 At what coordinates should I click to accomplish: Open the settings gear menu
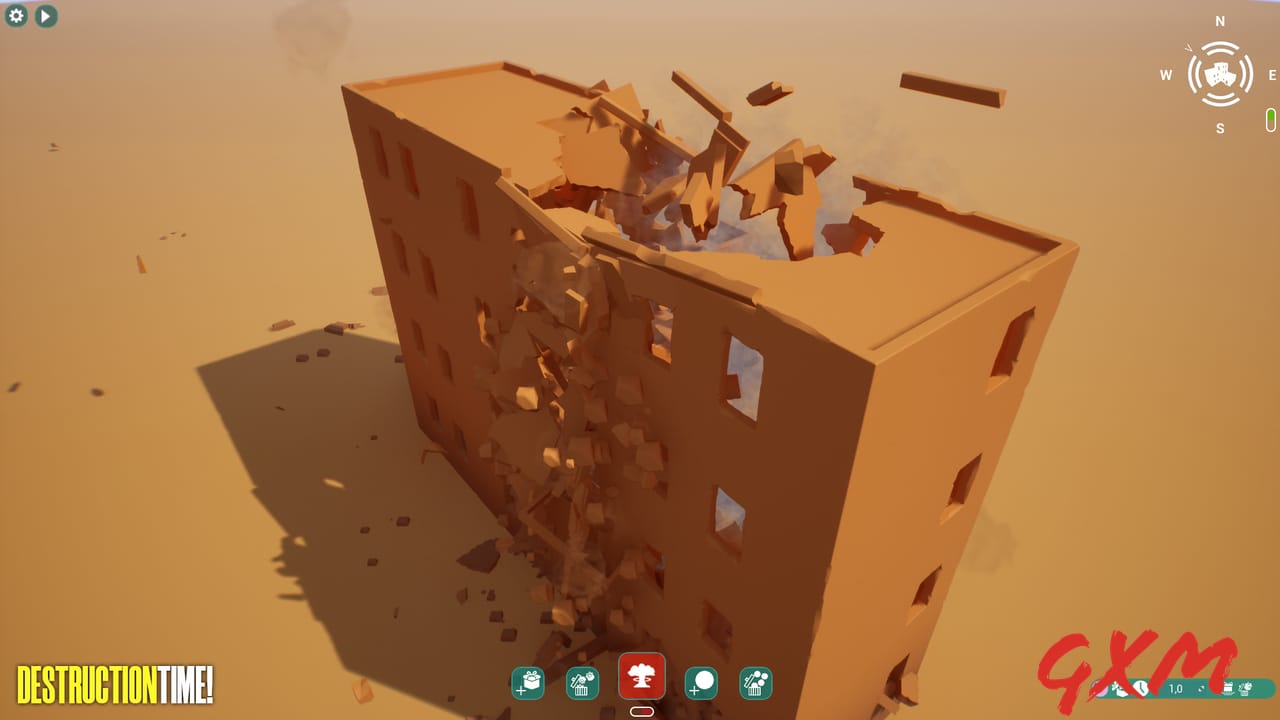pyautogui.click(x=16, y=16)
